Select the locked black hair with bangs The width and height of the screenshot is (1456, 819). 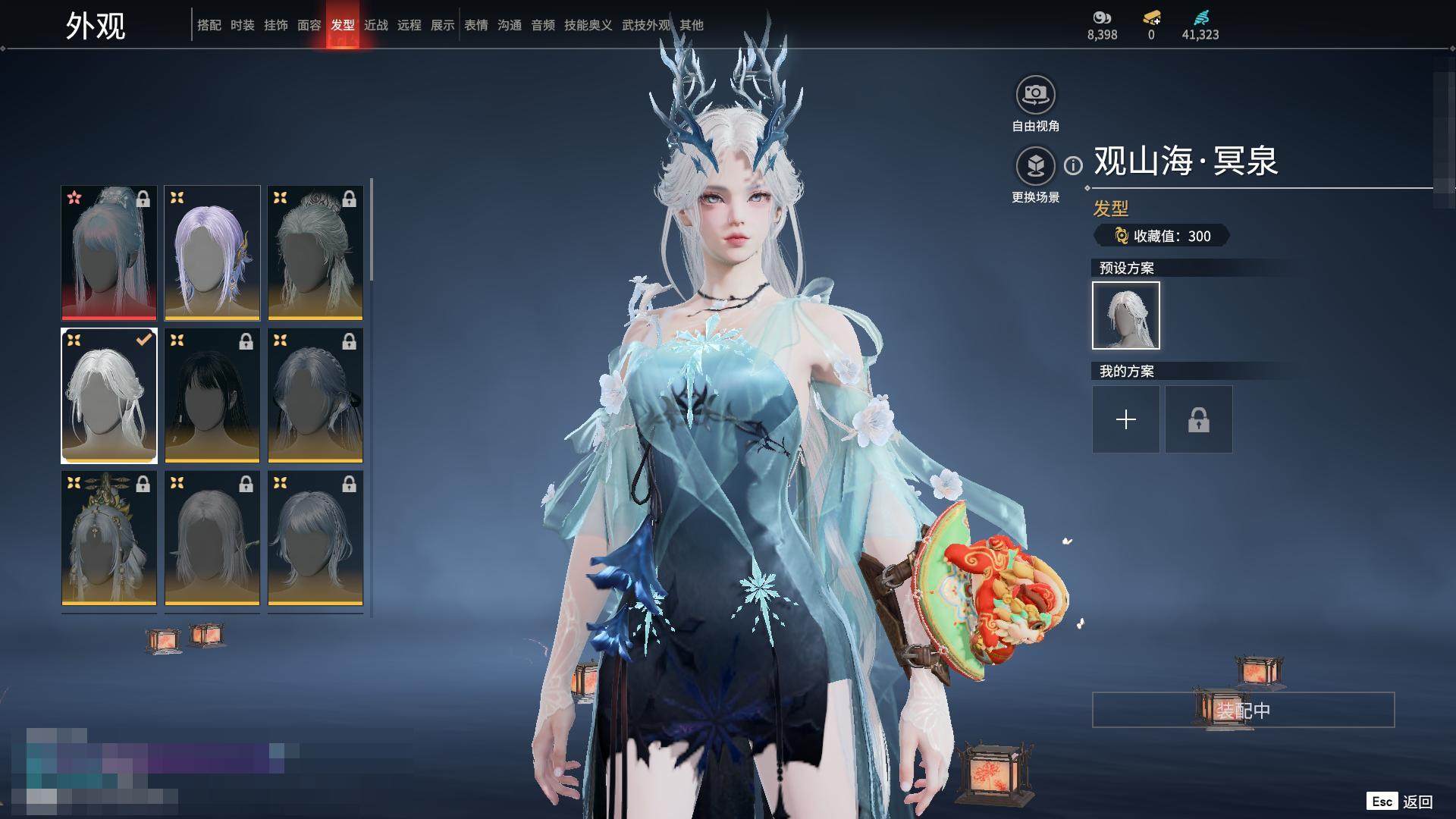212,395
